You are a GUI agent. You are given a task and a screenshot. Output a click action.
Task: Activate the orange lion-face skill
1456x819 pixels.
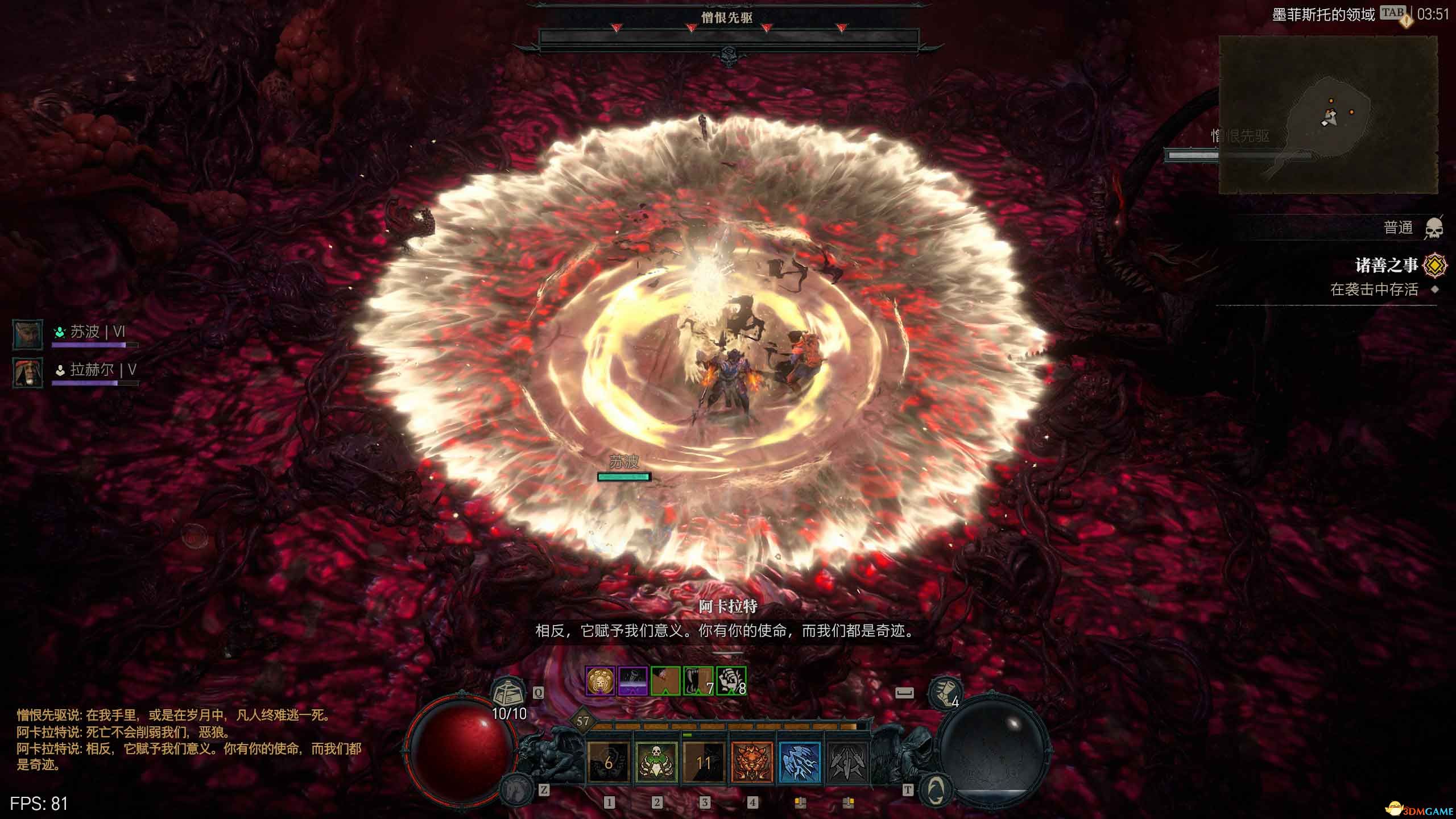tap(752, 762)
